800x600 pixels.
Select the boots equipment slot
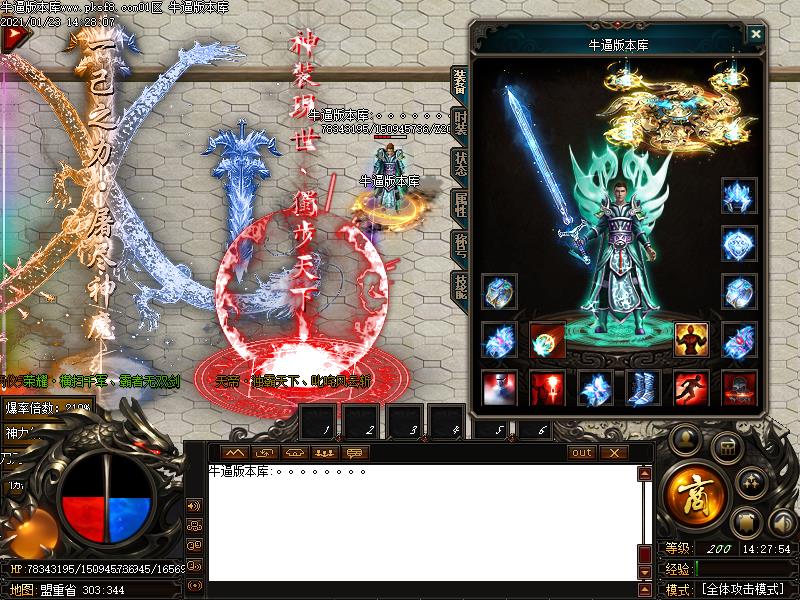[644, 388]
